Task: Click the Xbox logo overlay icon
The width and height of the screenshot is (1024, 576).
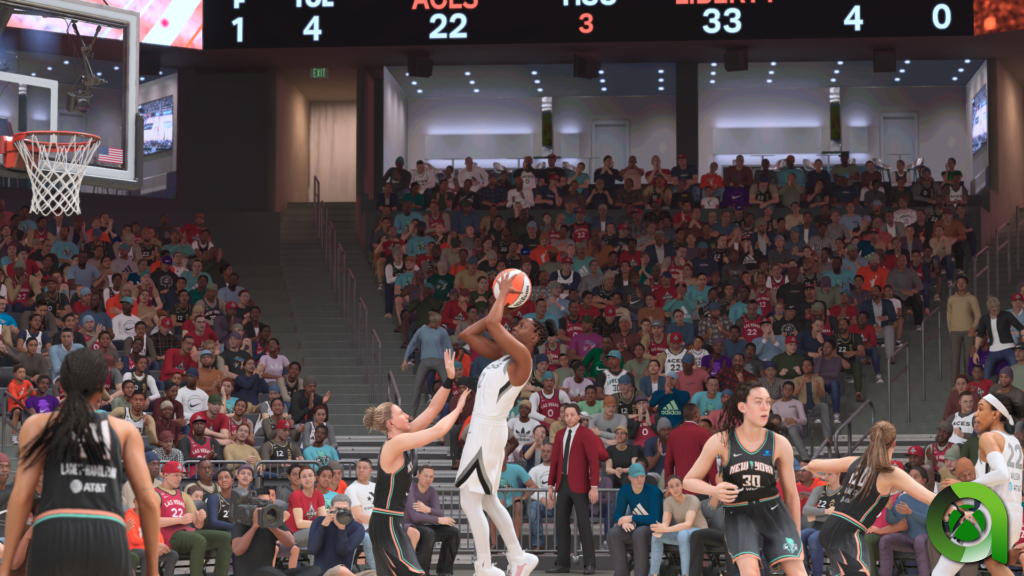Action: [966, 521]
